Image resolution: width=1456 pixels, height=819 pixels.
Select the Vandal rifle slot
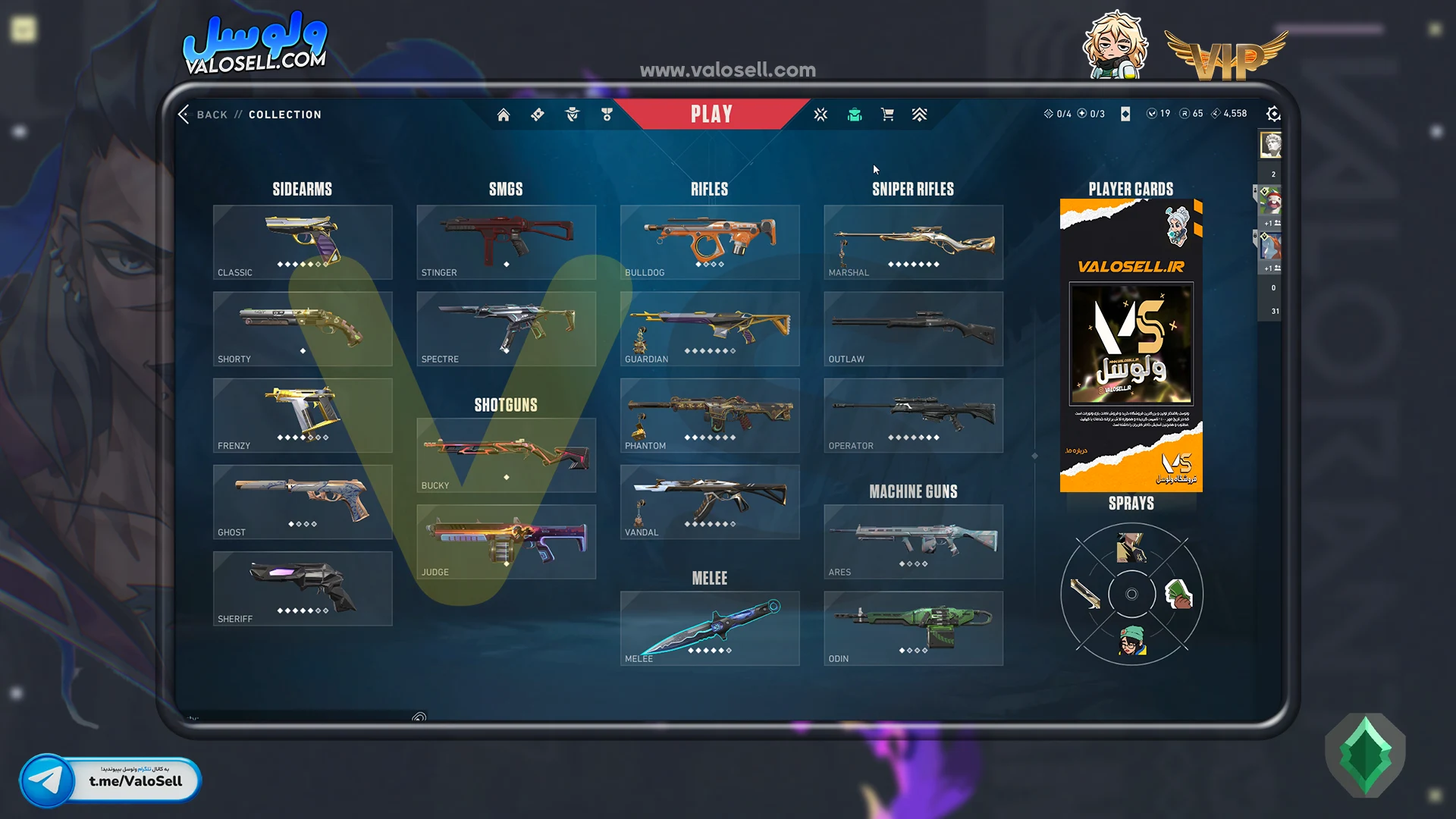(x=709, y=501)
